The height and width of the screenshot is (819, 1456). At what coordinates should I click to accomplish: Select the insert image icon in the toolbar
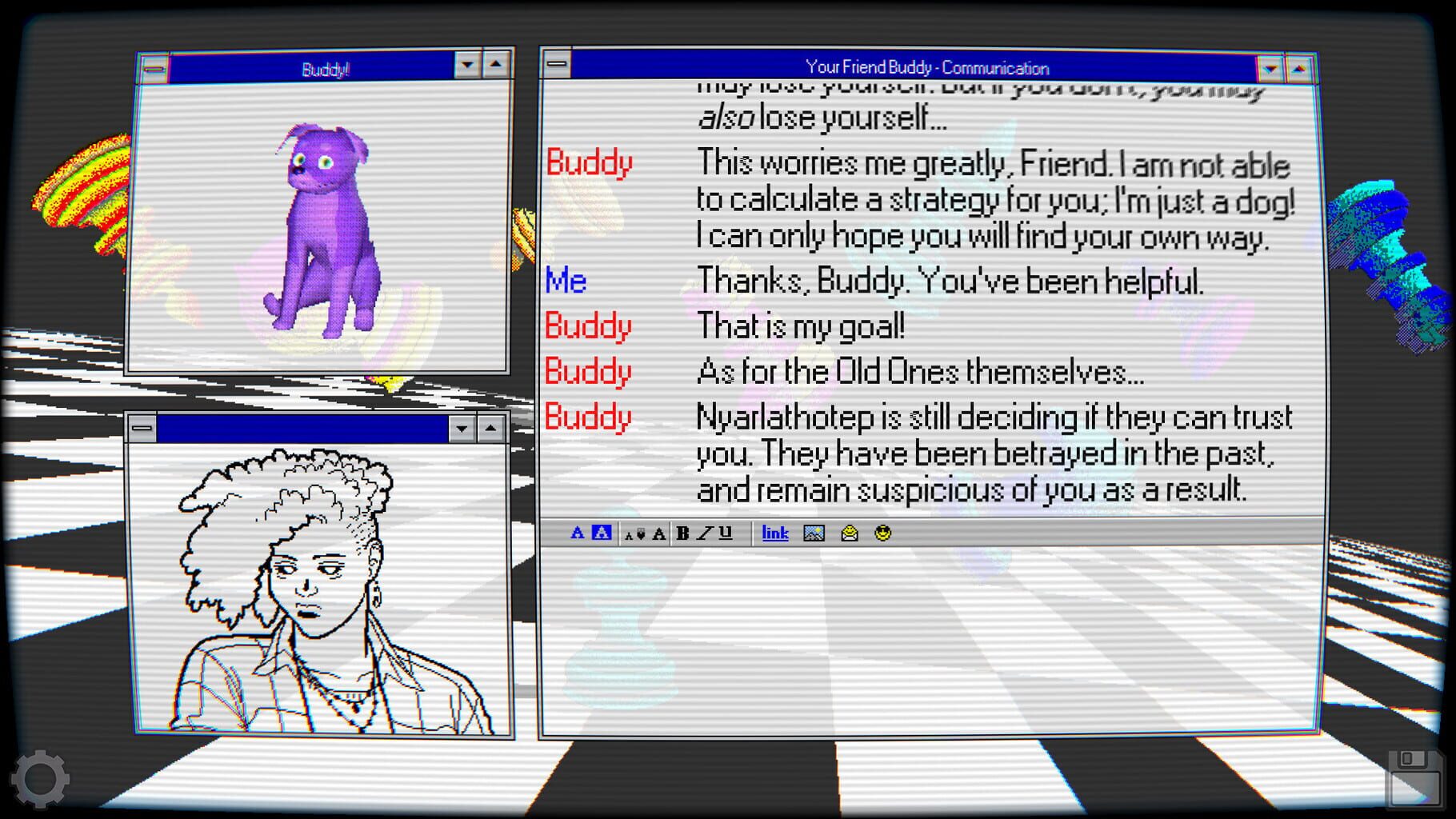coord(813,533)
